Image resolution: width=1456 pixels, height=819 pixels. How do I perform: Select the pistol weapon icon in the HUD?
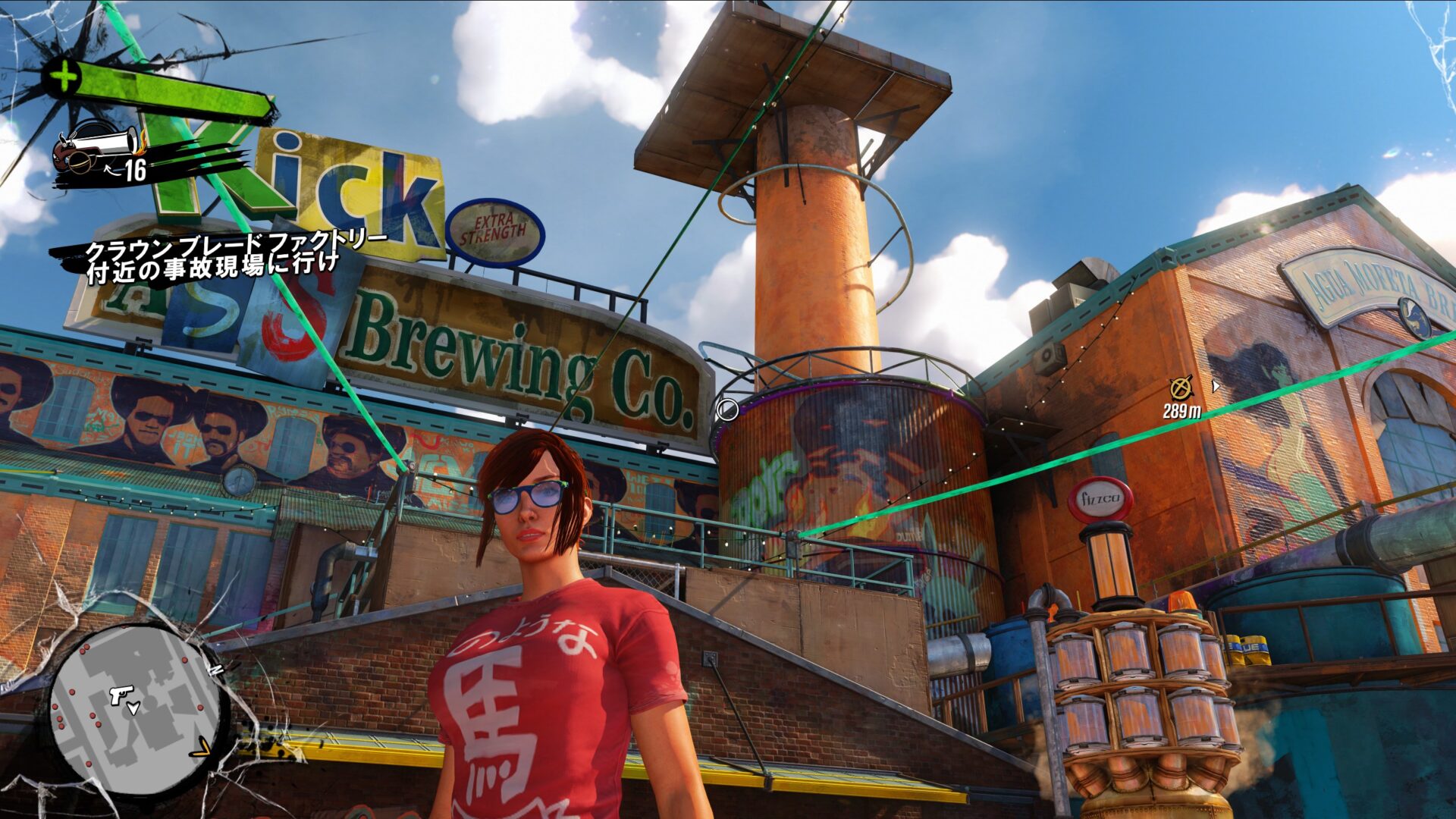click(95, 148)
